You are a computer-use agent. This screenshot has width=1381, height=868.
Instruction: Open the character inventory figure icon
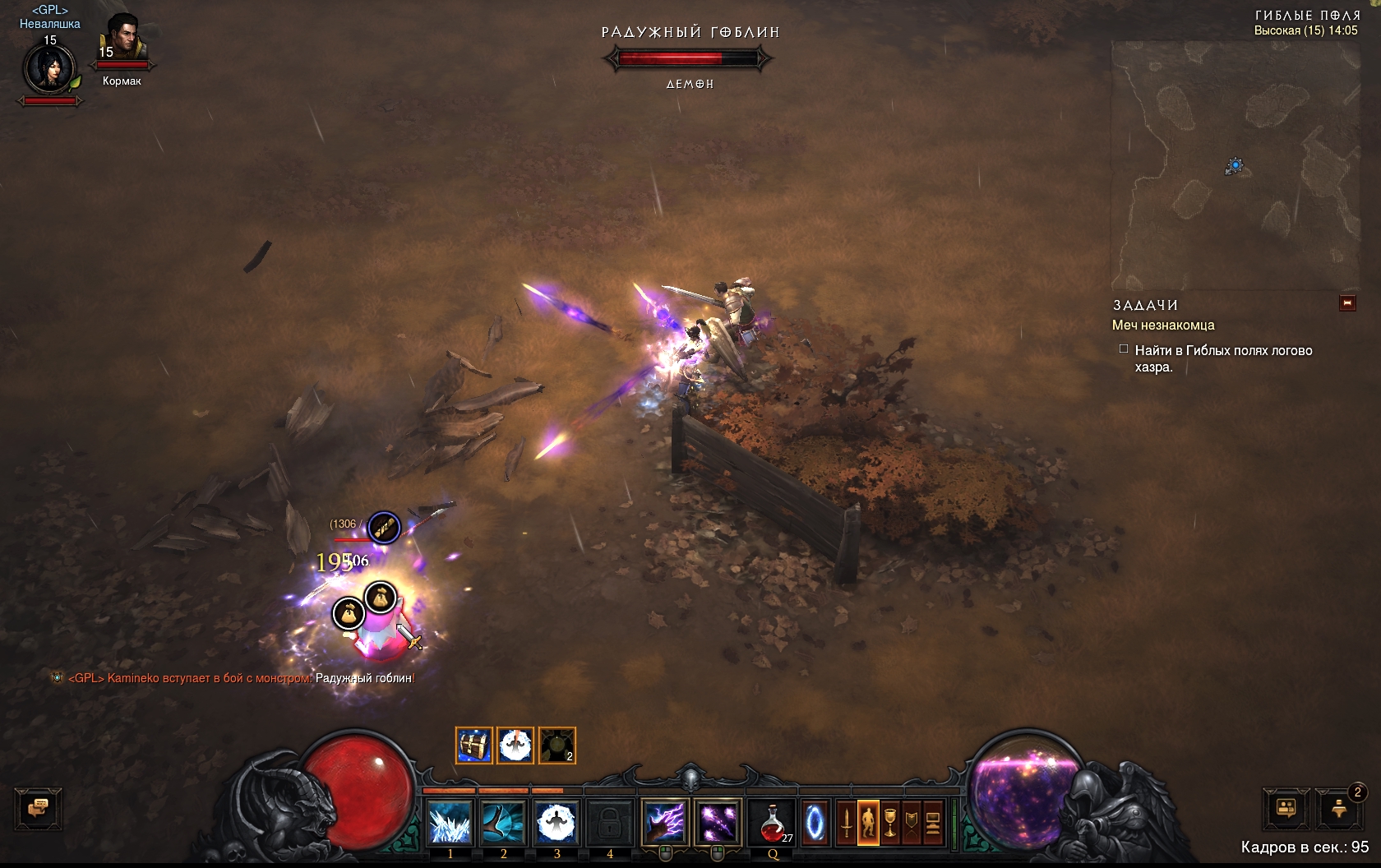tap(868, 822)
